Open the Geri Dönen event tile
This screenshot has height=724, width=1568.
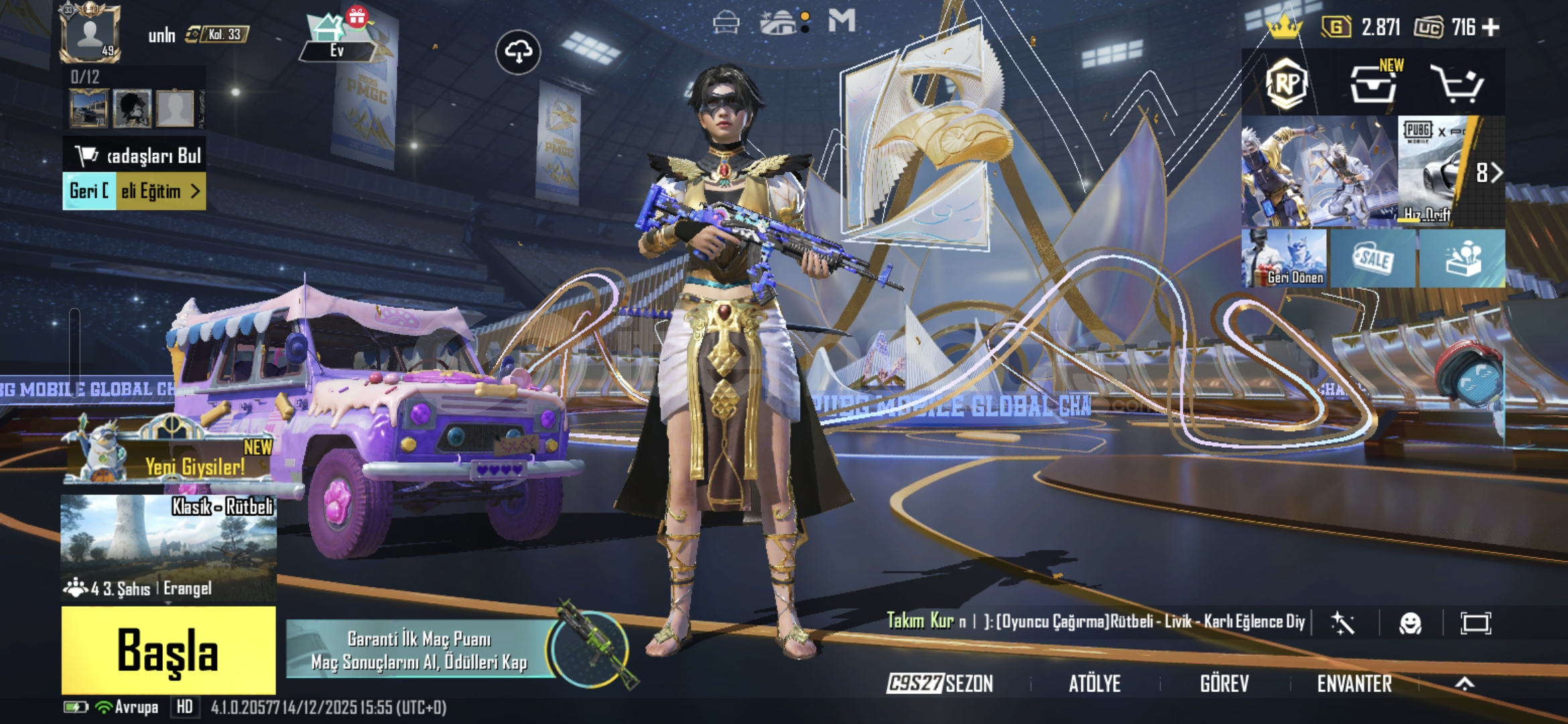[x=1284, y=258]
